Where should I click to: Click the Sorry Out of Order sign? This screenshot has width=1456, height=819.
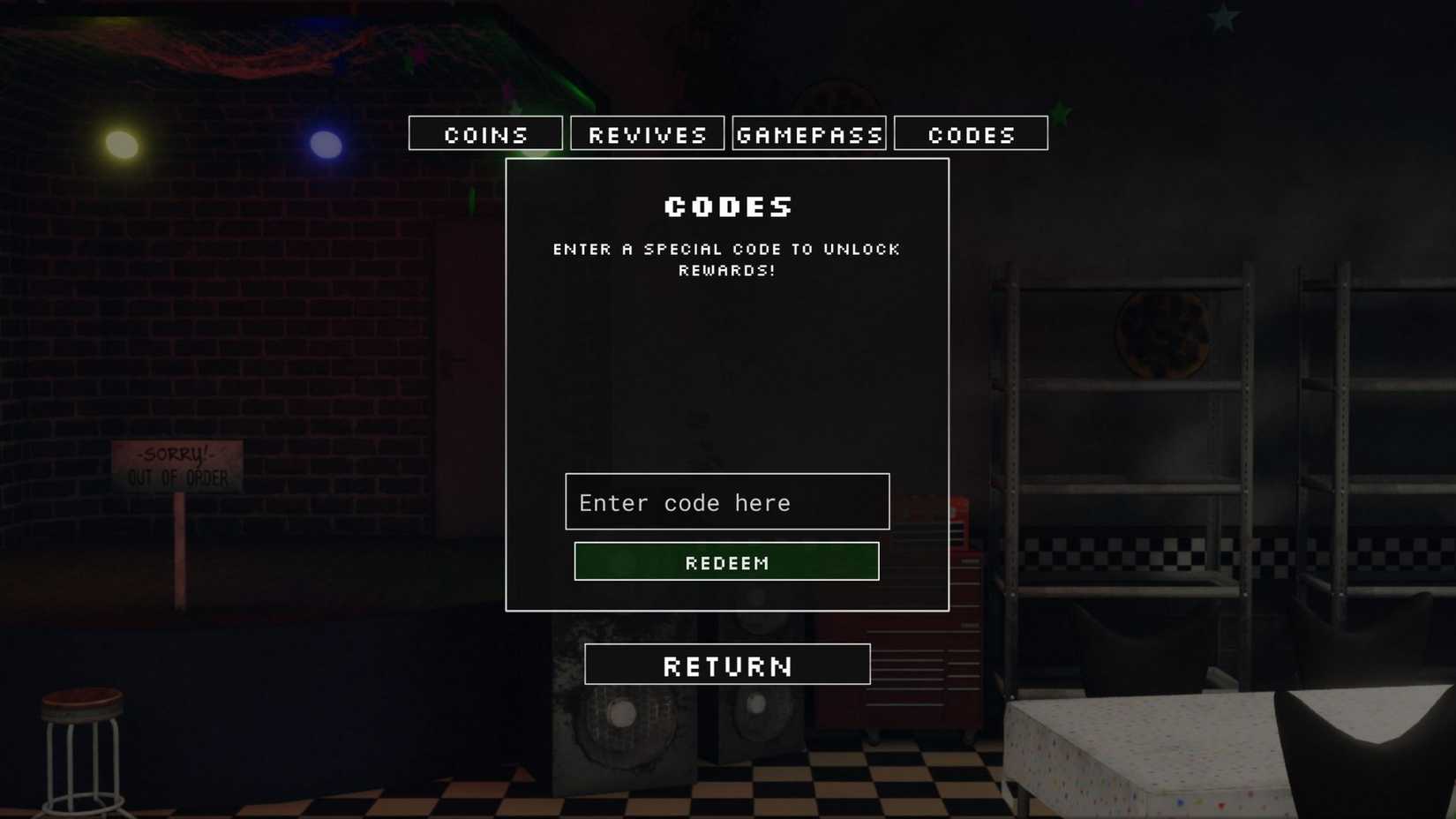(176, 466)
